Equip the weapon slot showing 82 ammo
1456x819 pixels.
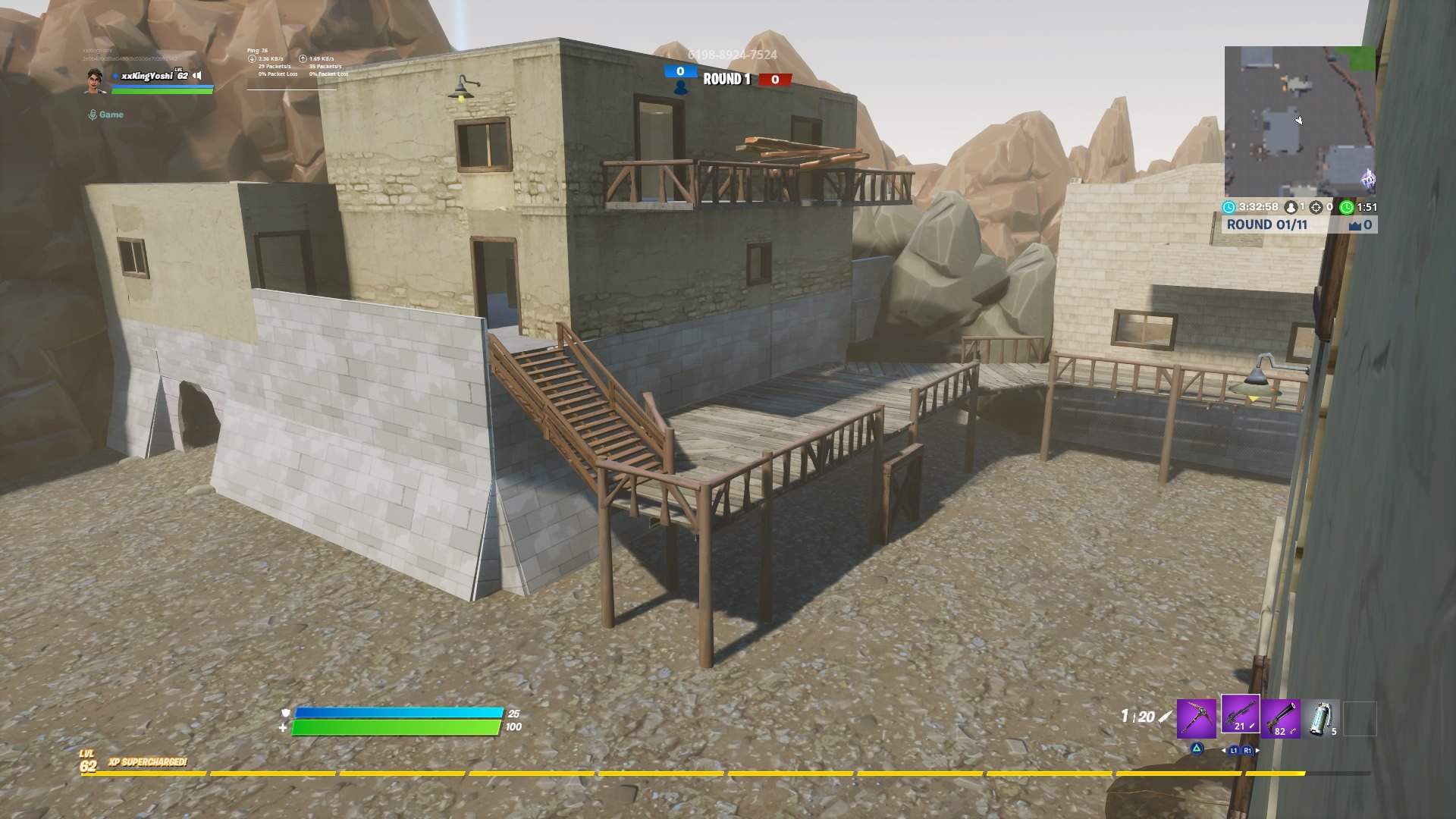pos(1282,717)
